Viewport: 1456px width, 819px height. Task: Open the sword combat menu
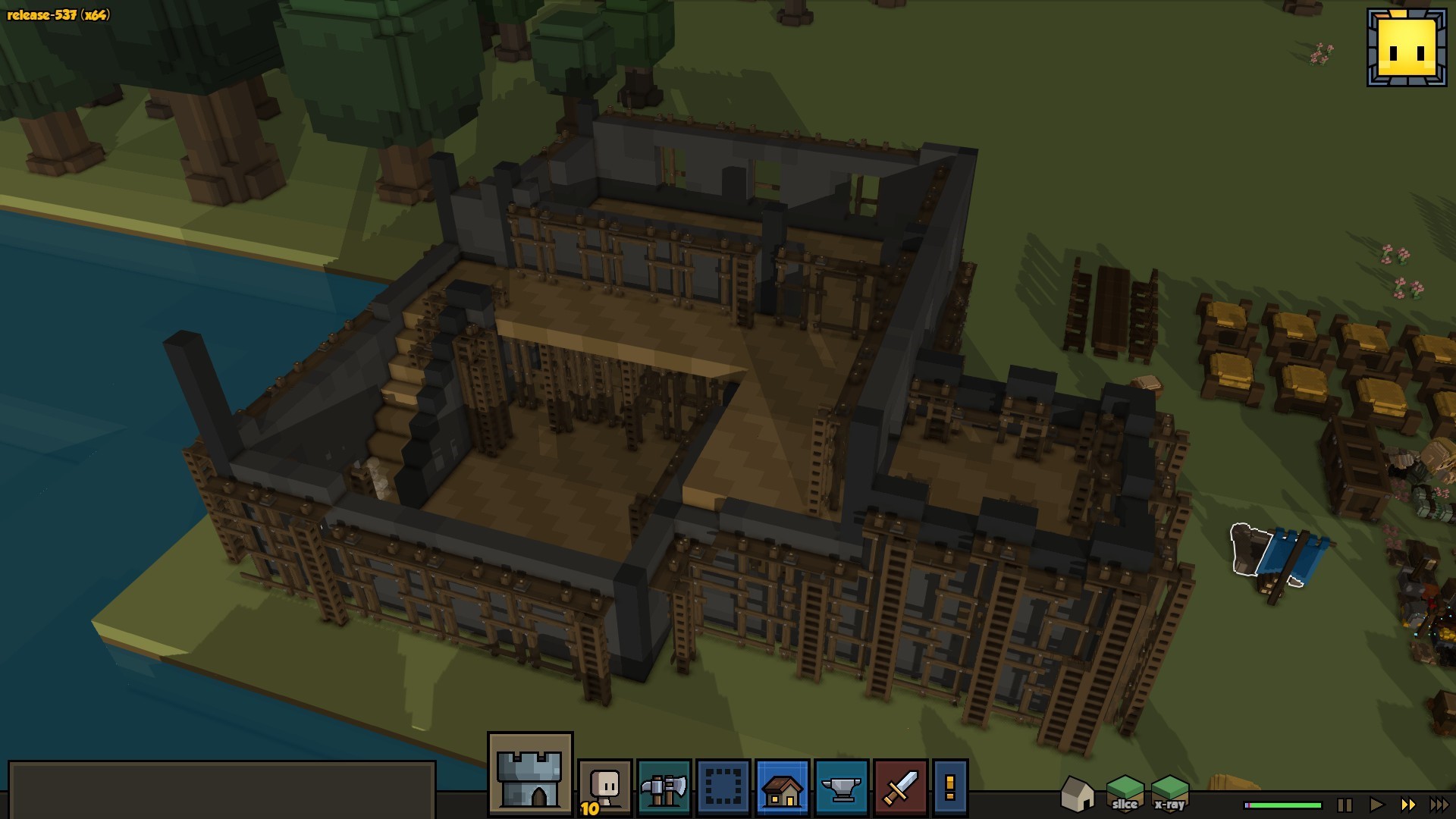point(900,789)
